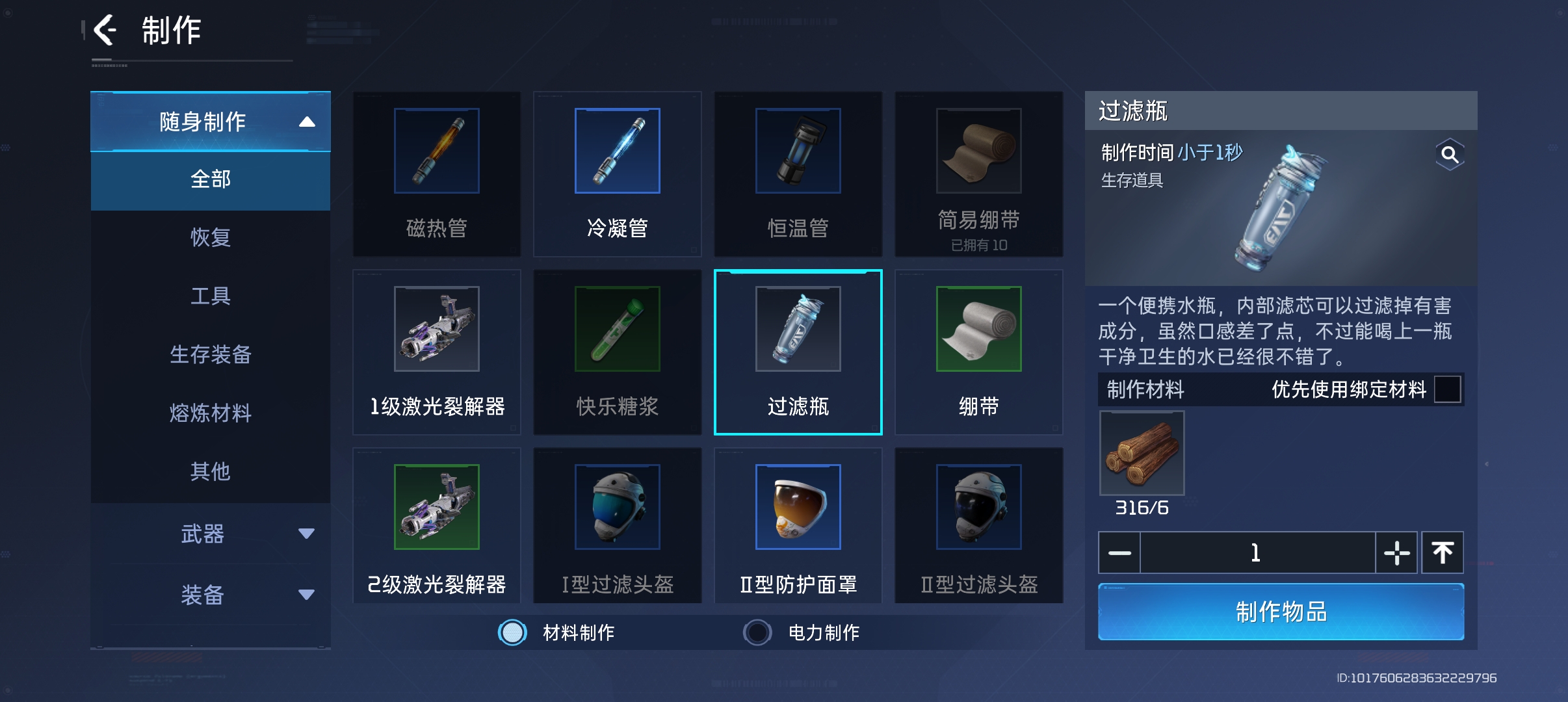This screenshot has width=1568, height=702.
Task: Open the 工具 category
Action: pos(210,296)
